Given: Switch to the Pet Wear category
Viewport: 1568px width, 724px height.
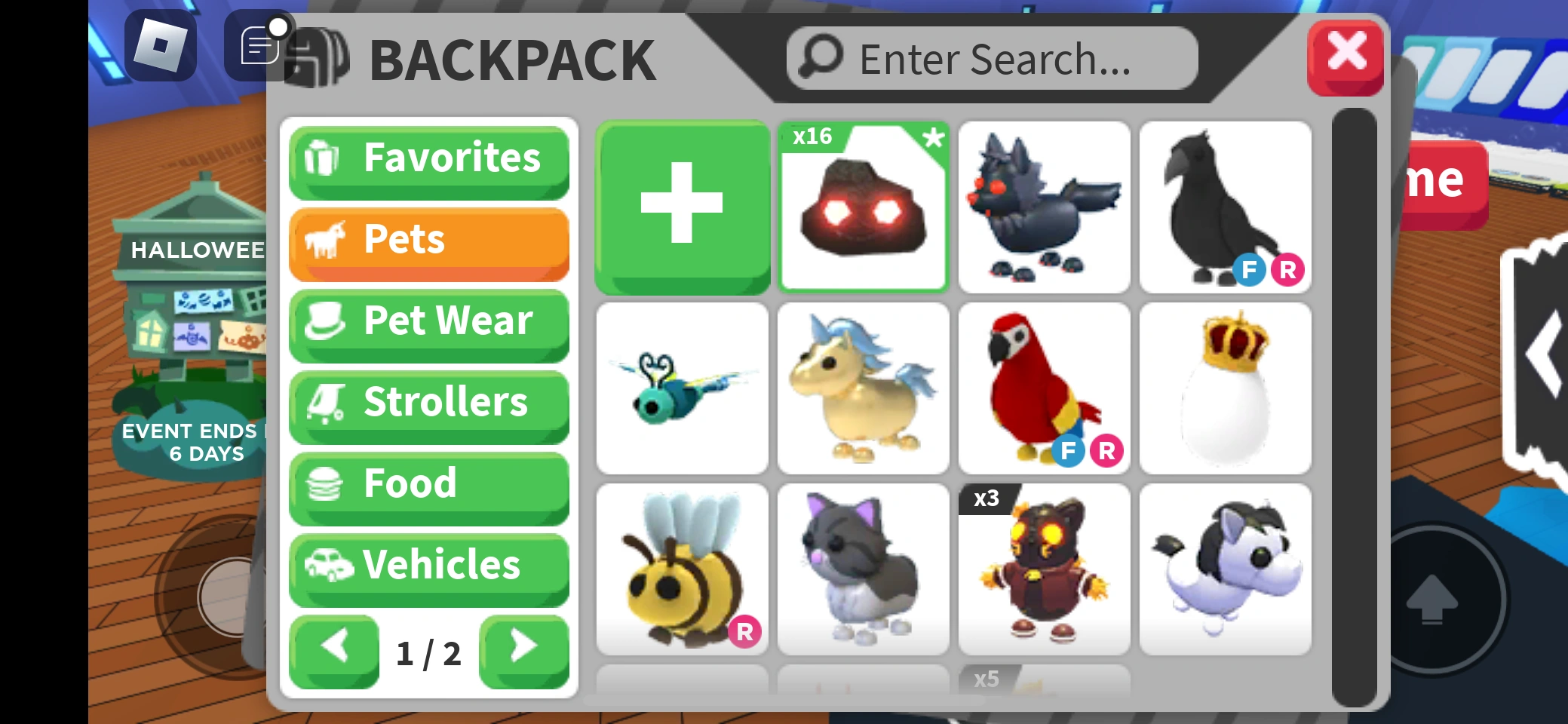Looking at the screenshot, I should (428, 322).
